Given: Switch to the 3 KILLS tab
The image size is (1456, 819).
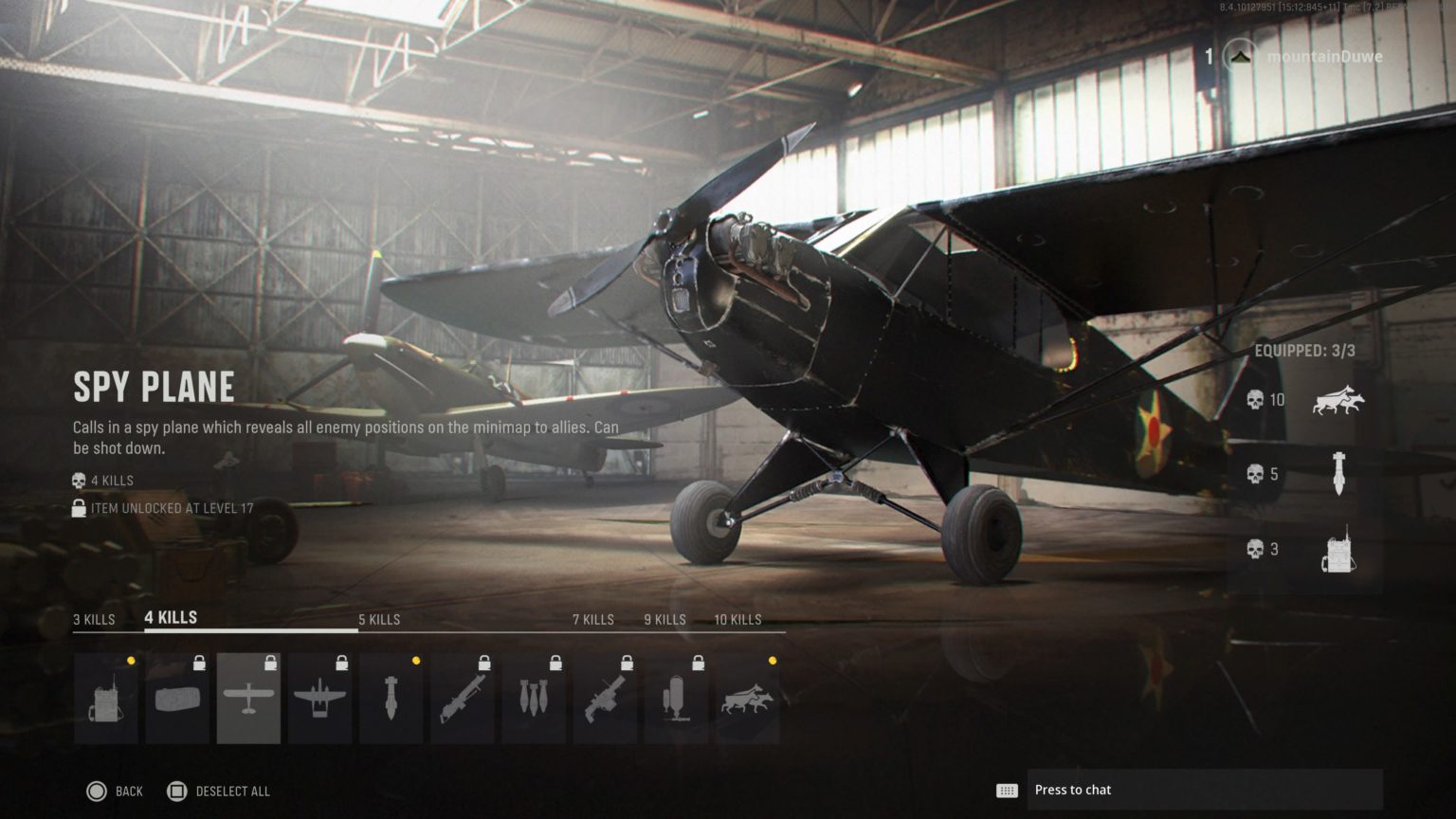Looking at the screenshot, I should 92,619.
